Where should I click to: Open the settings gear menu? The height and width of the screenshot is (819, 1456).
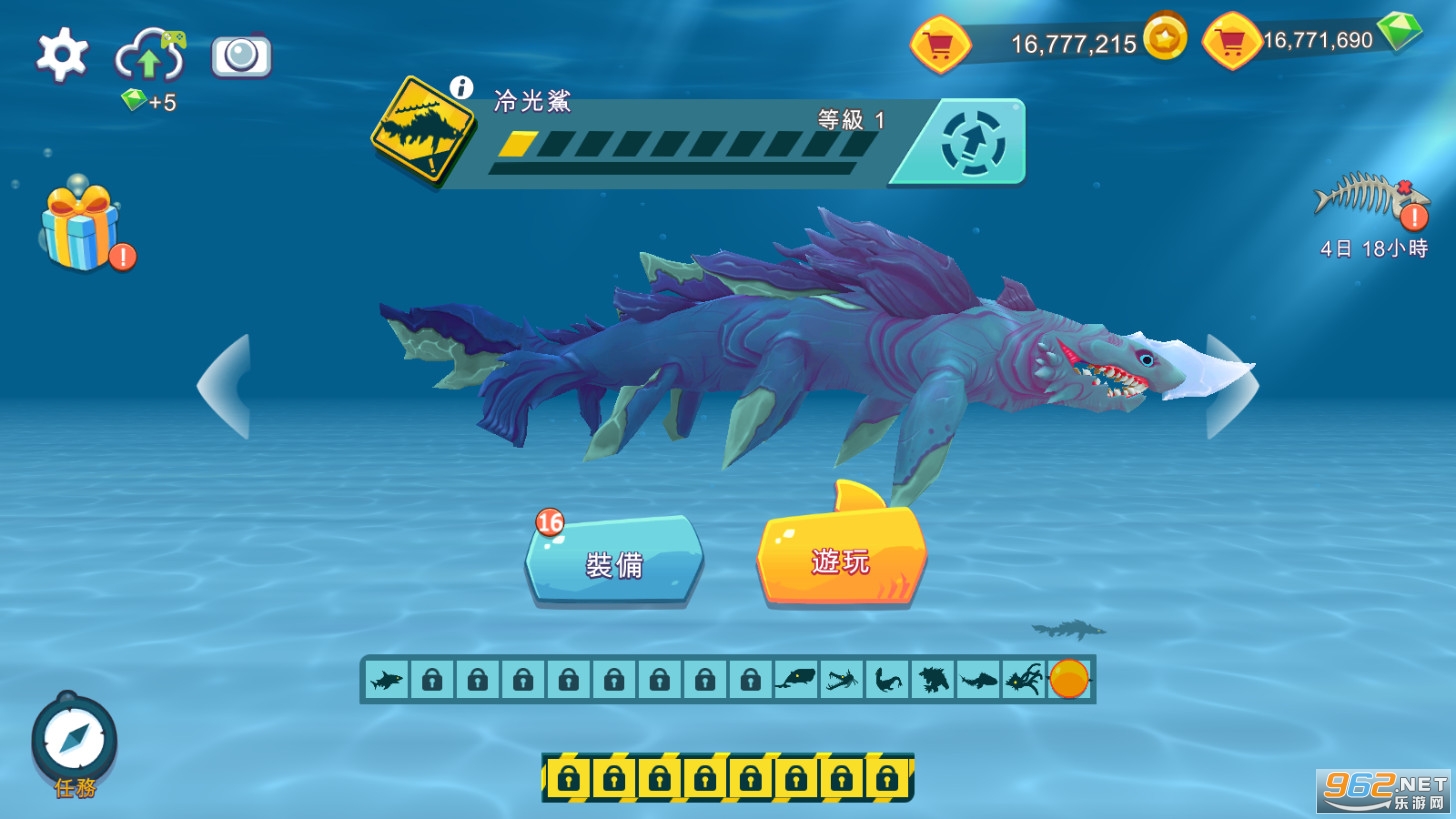[x=62, y=55]
